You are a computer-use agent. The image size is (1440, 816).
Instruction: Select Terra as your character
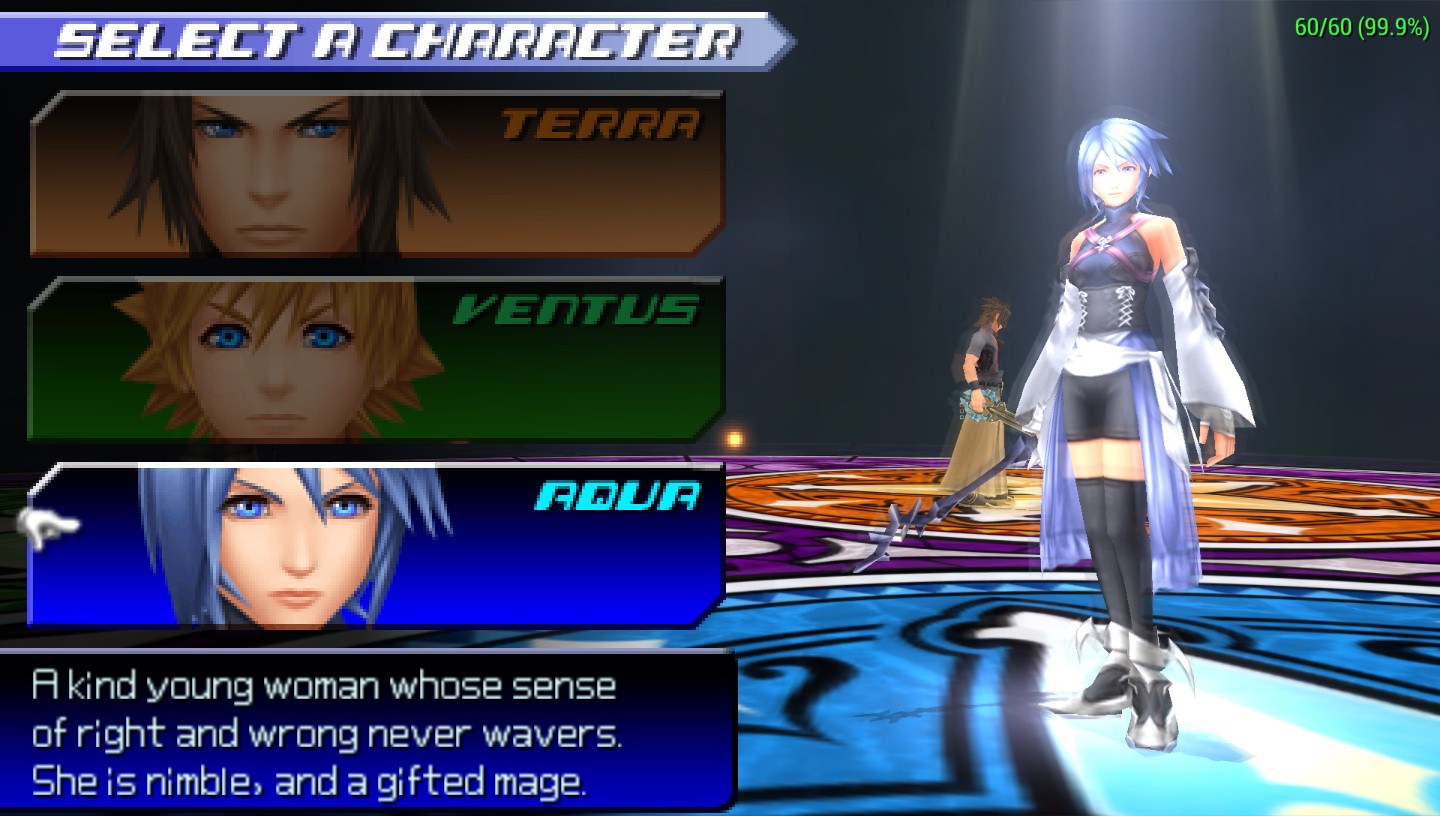[x=377, y=174]
